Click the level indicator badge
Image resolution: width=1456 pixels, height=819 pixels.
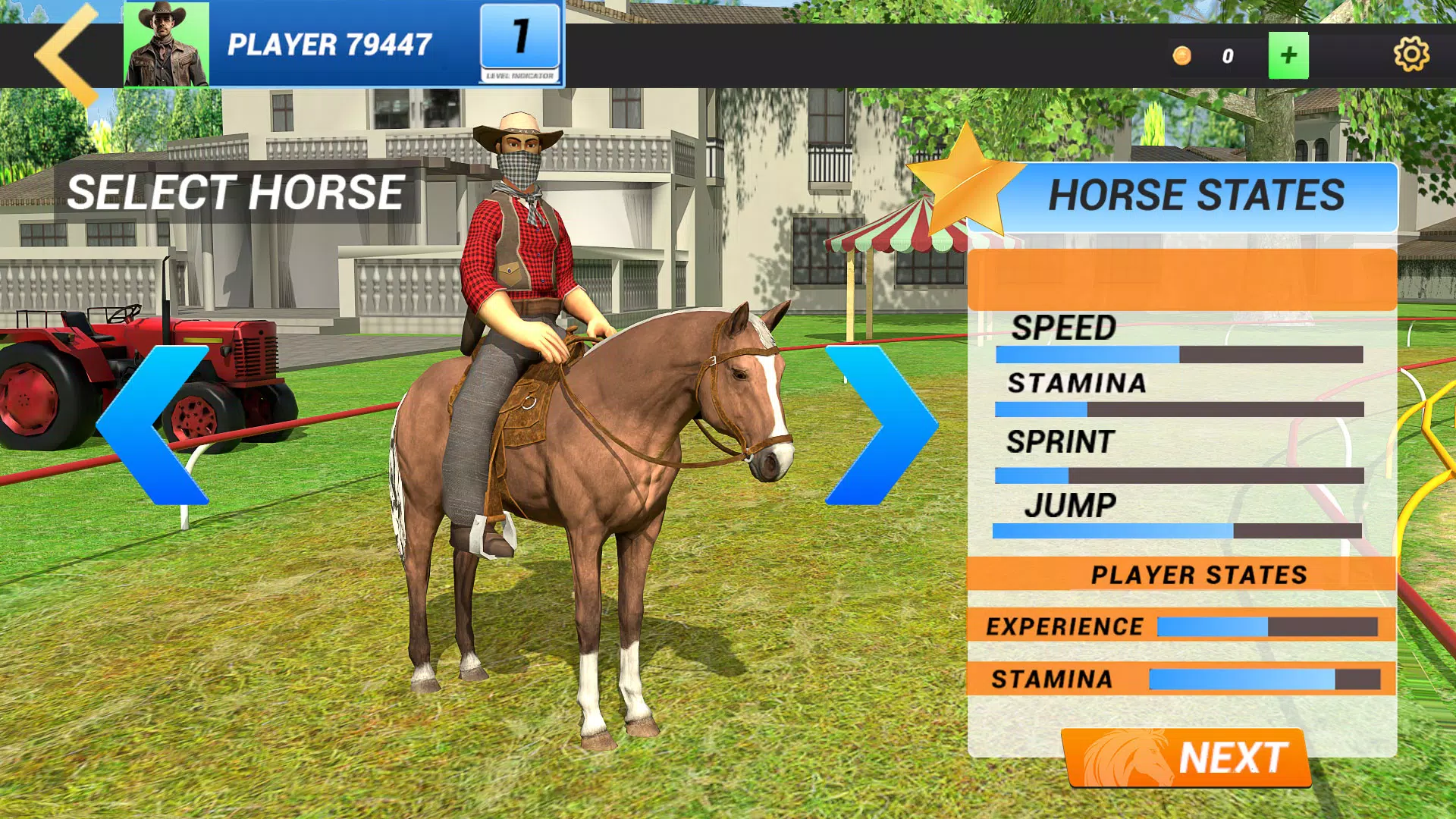point(521,42)
